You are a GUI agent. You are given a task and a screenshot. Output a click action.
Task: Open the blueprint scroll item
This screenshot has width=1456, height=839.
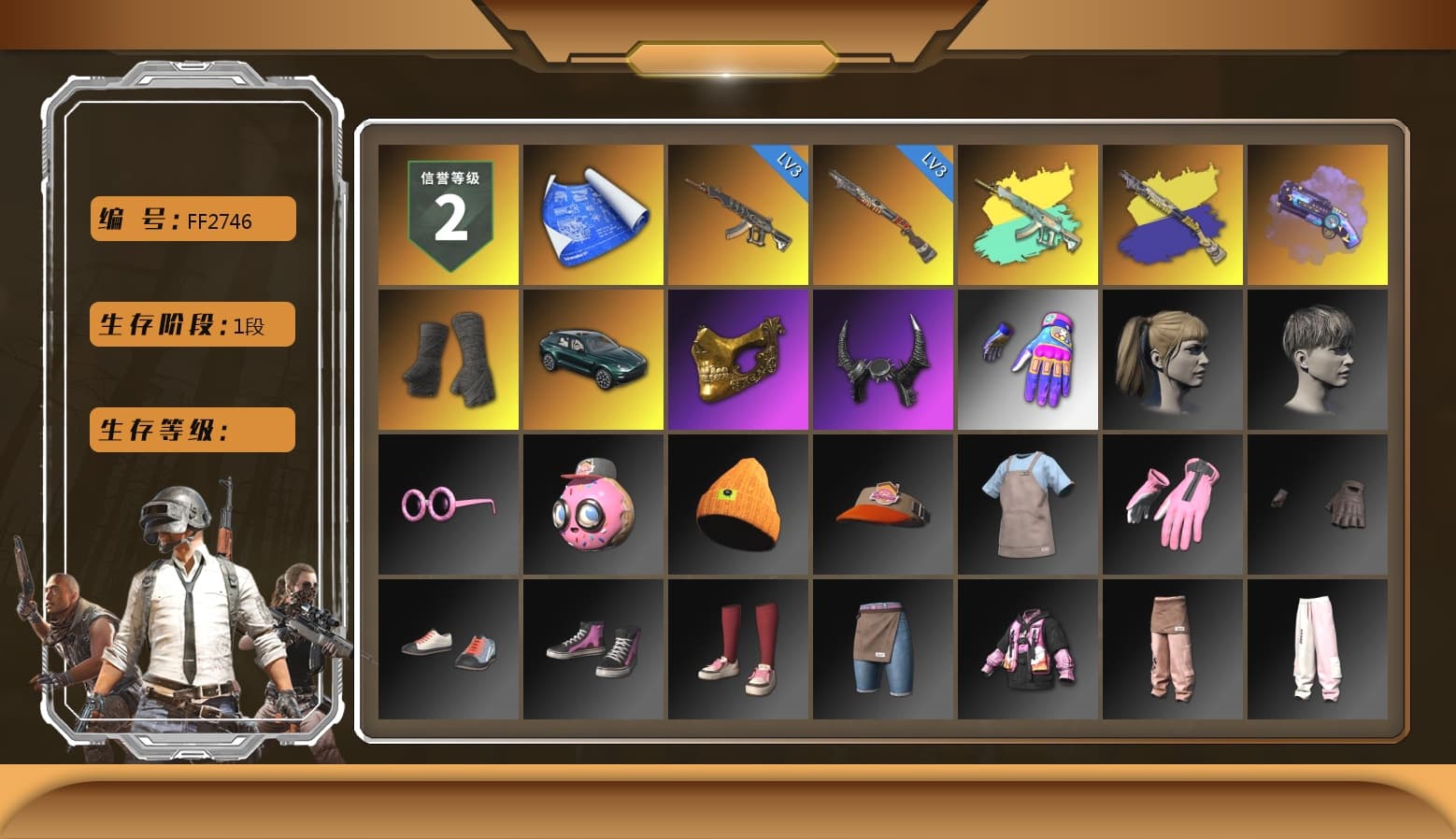coord(592,213)
